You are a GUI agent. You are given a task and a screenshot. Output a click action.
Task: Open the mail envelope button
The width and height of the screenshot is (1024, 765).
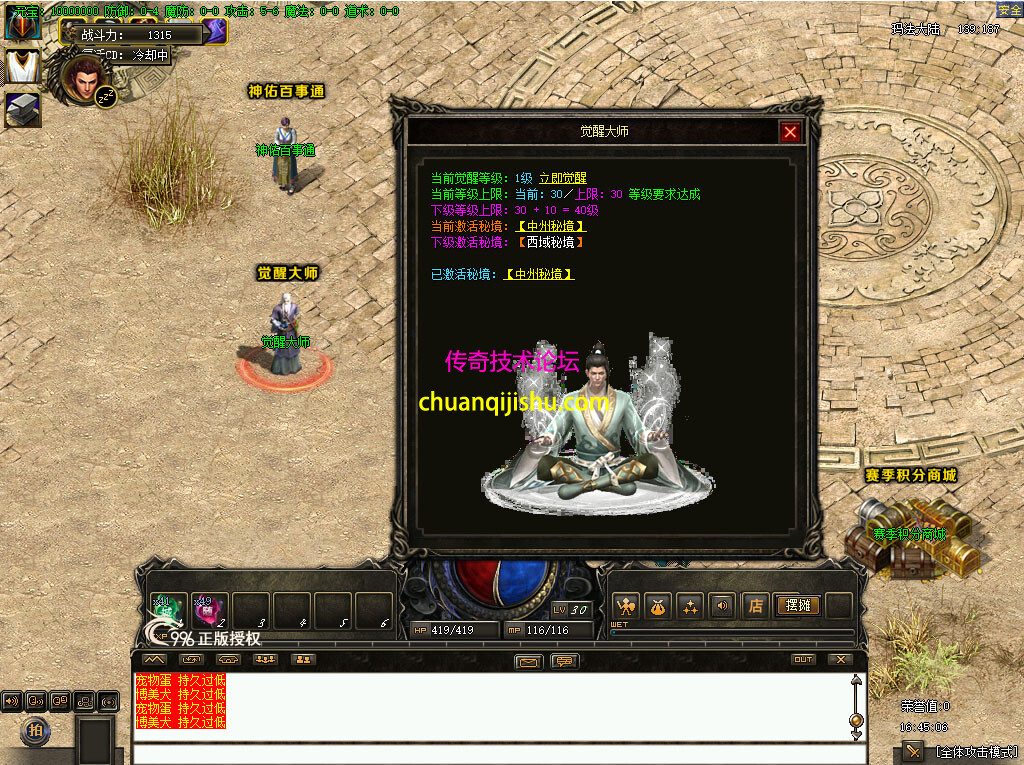[x=529, y=661]
